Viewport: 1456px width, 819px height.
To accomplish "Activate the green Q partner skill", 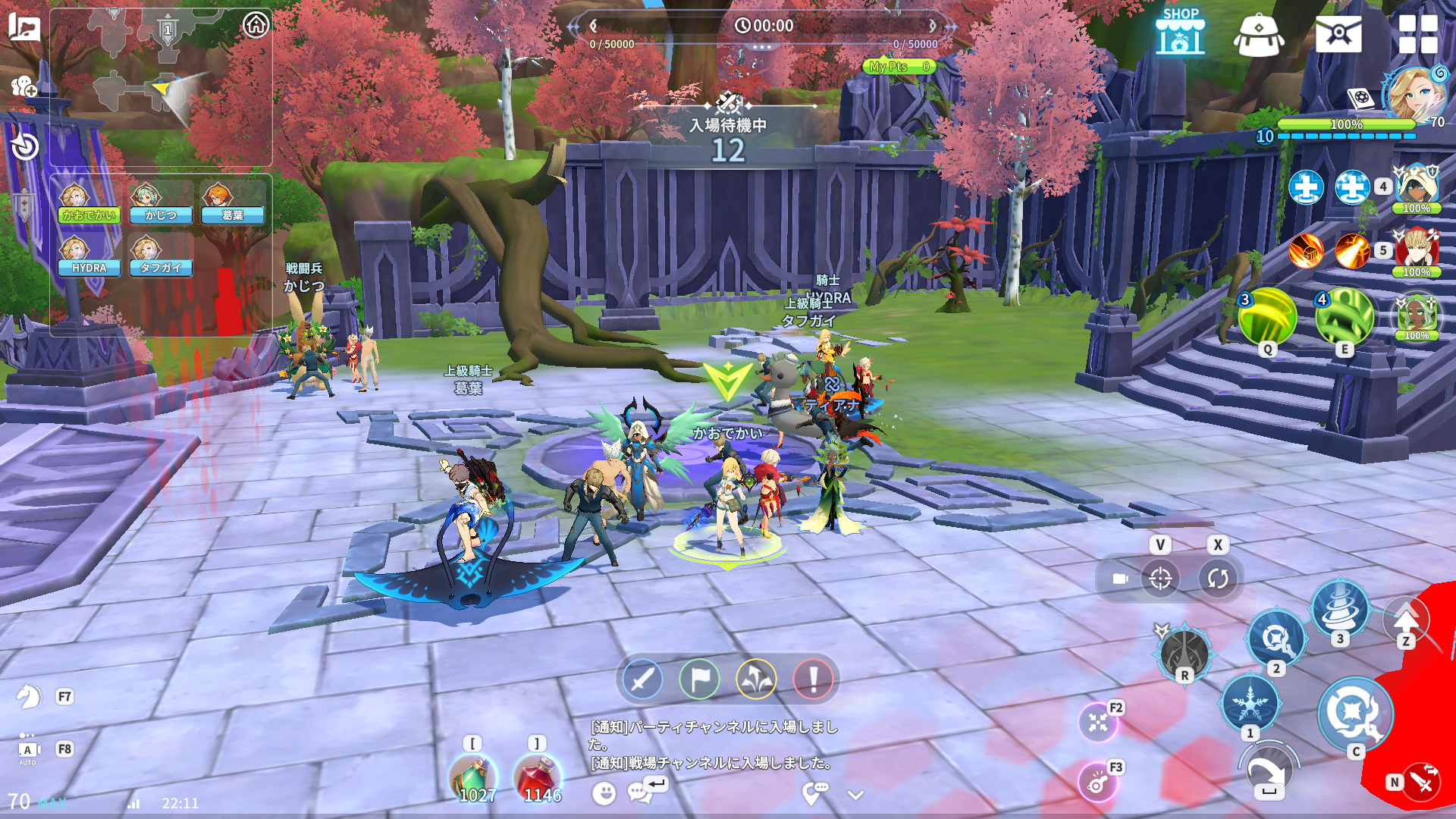I will (x=1267, y=317).
